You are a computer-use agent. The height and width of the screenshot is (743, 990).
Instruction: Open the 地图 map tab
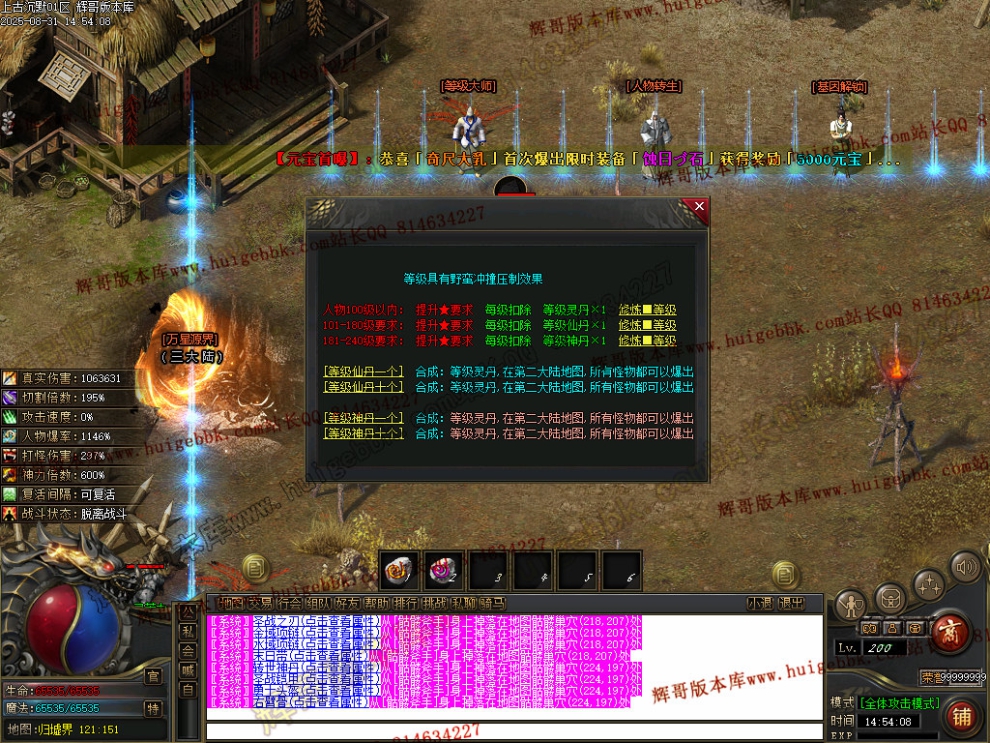coord(230,603)
